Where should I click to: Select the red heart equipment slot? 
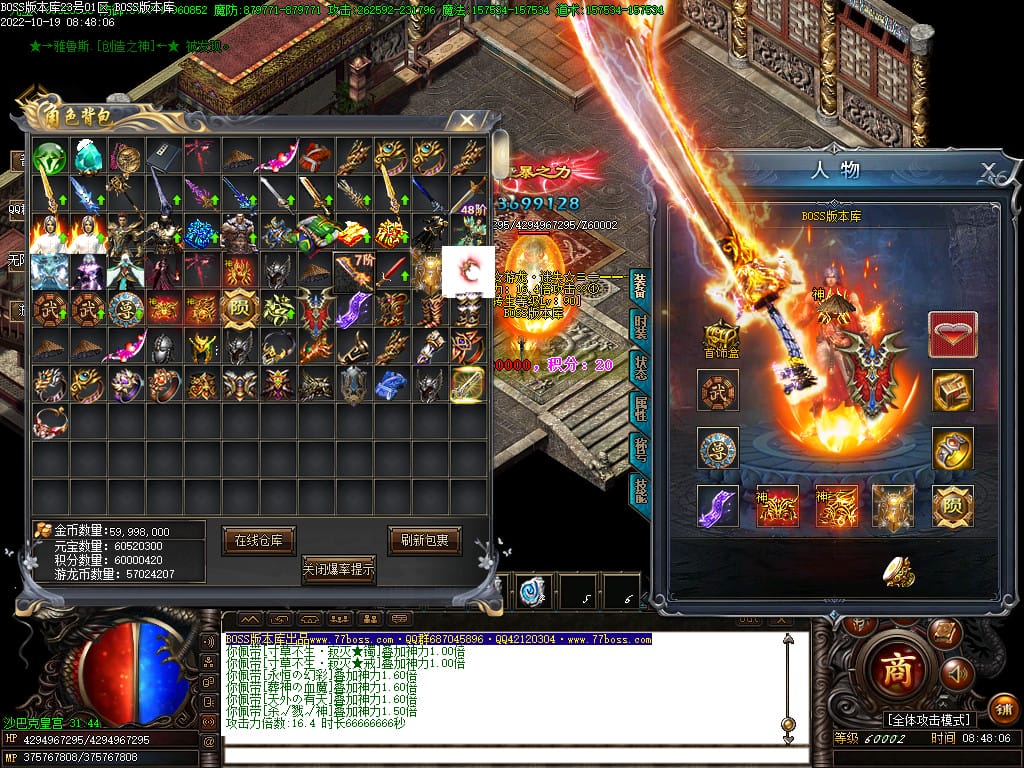[952, 334]
